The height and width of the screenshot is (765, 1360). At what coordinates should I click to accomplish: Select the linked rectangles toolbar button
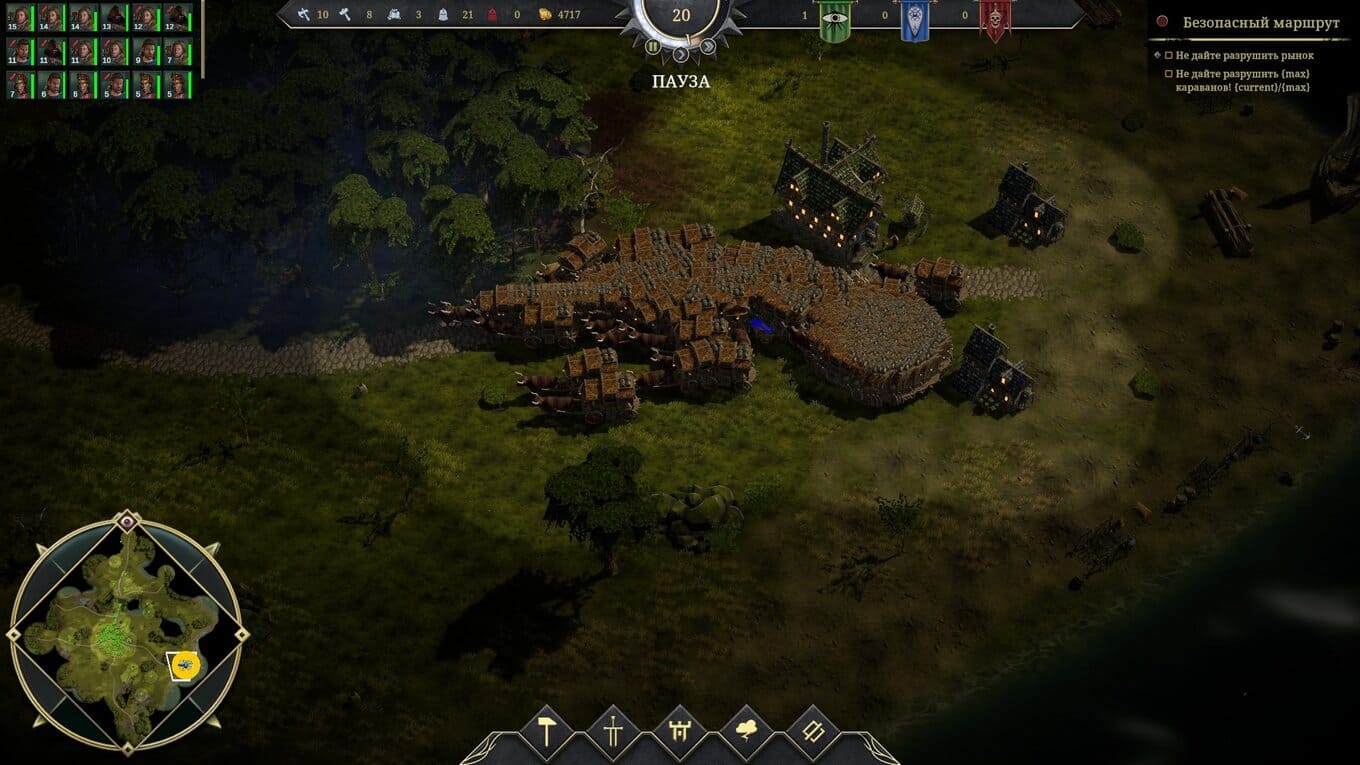(813, 731)
